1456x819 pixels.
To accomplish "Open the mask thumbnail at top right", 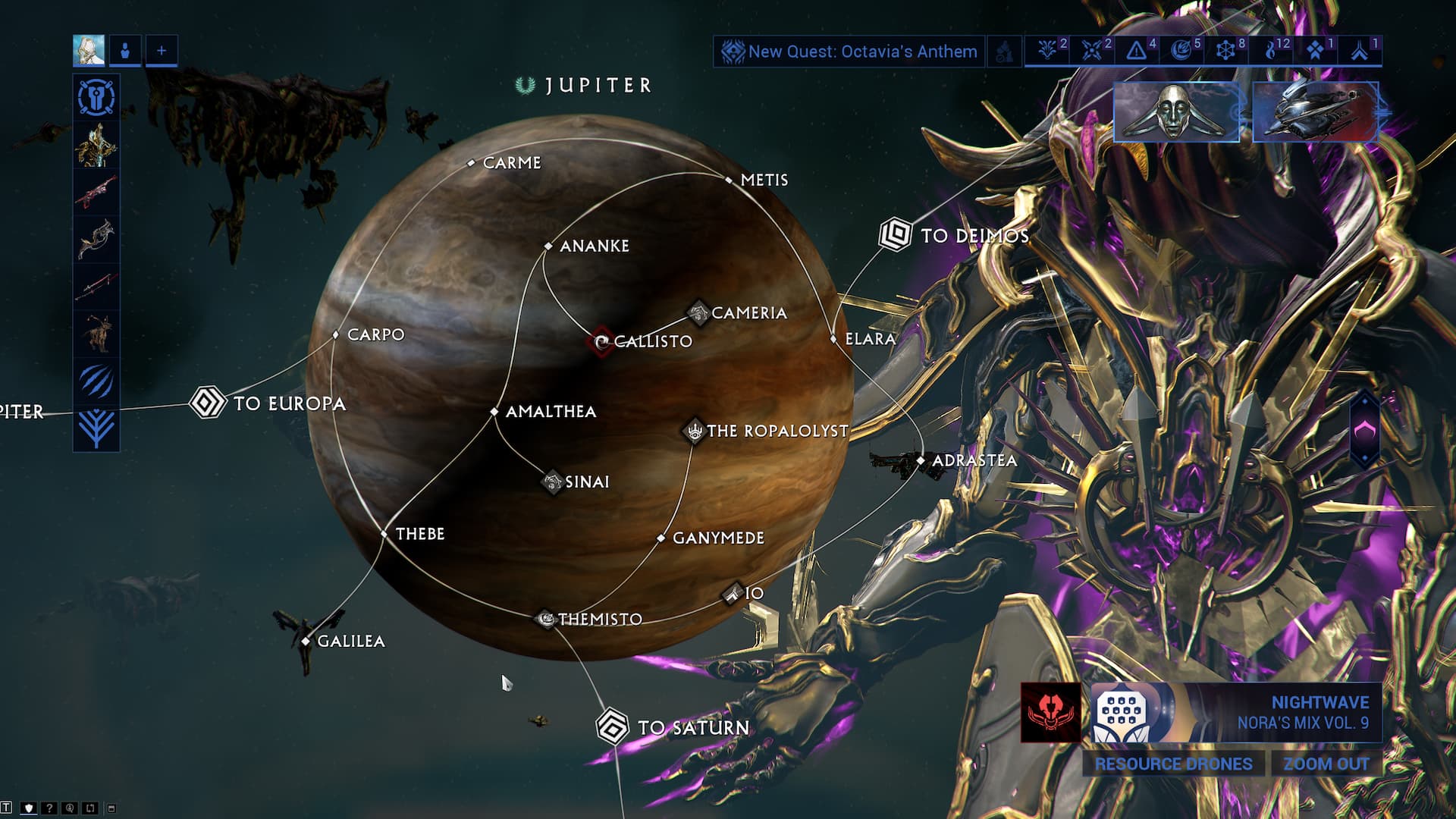I will (x=1175, y=112).
